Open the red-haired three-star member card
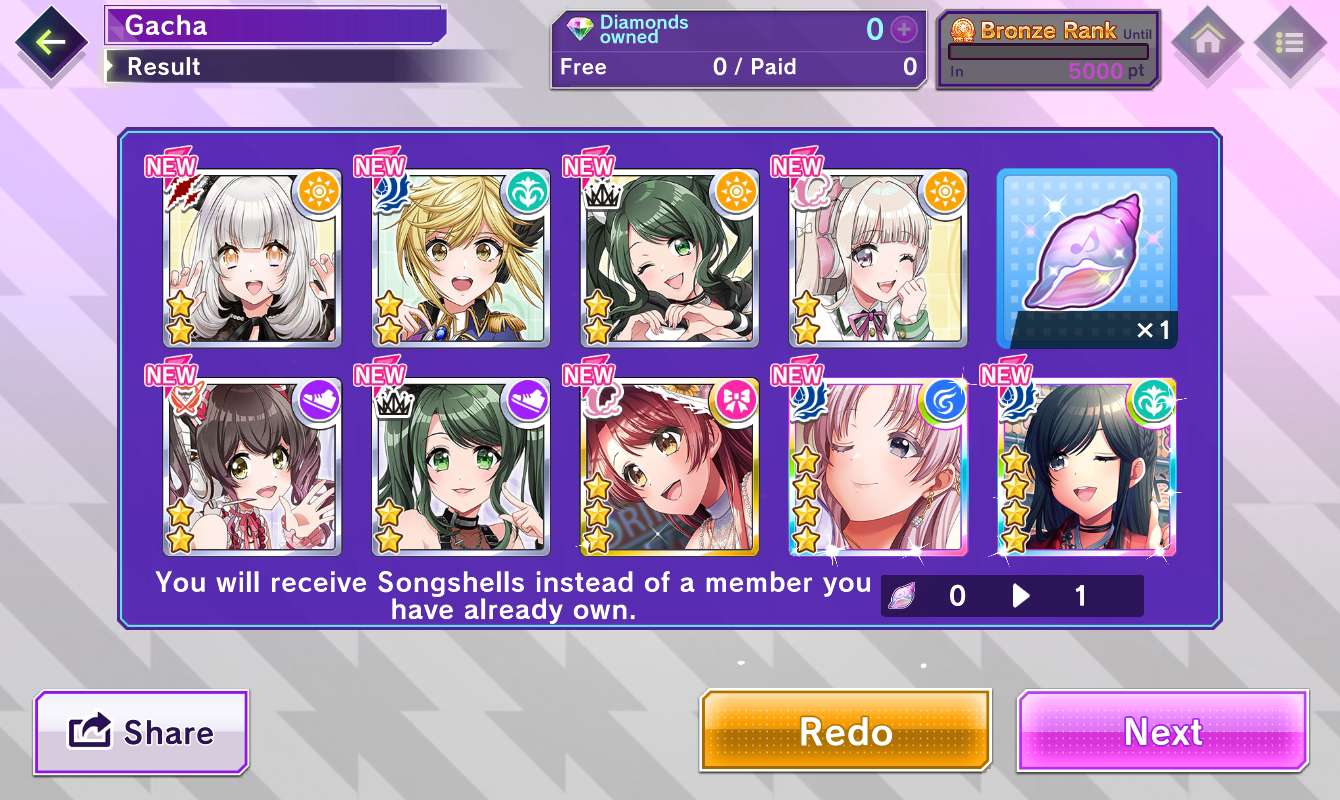The width and height of the screenshot is (1340, 800). (x=670, y=467)
